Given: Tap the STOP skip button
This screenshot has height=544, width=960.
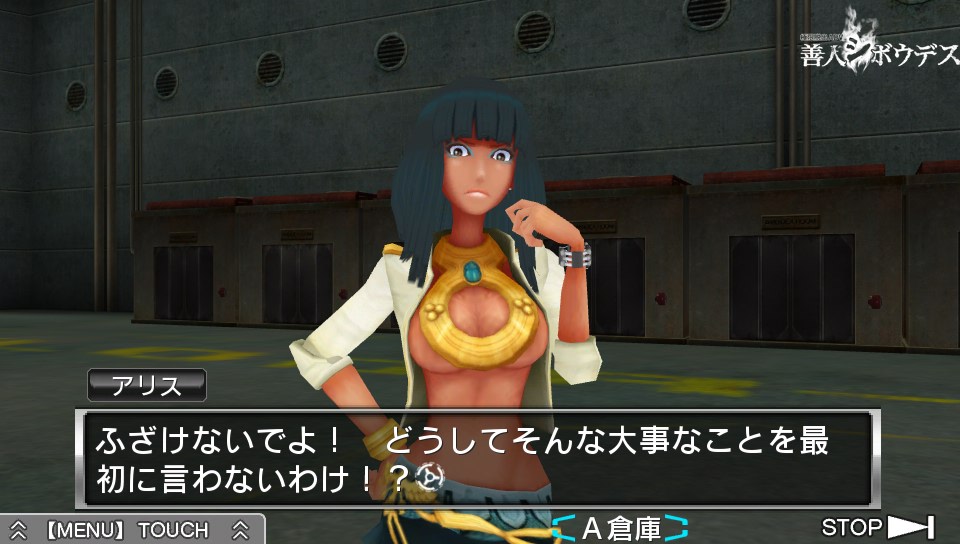Looking at the screenshot, I should click(x=877, y=527).
